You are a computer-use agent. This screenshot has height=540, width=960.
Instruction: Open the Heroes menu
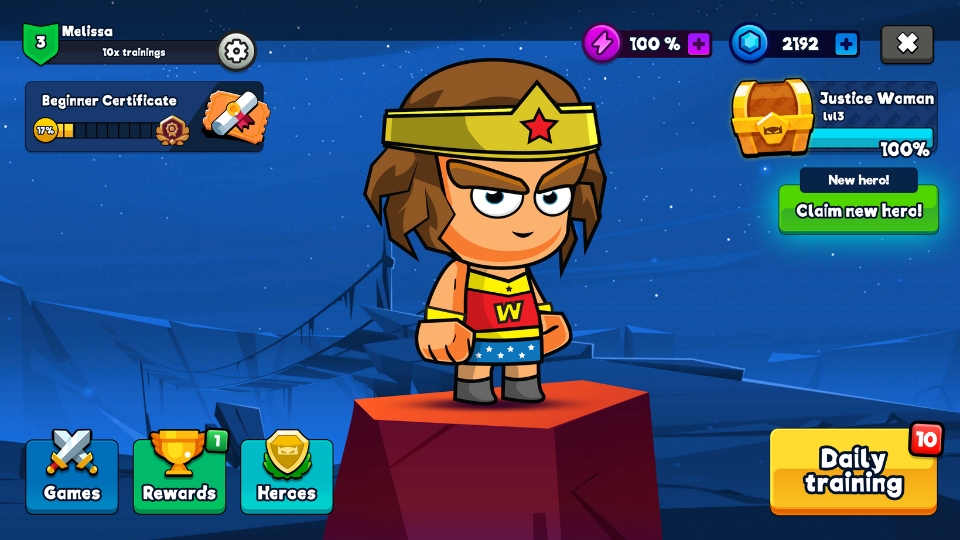pos(287,475)
